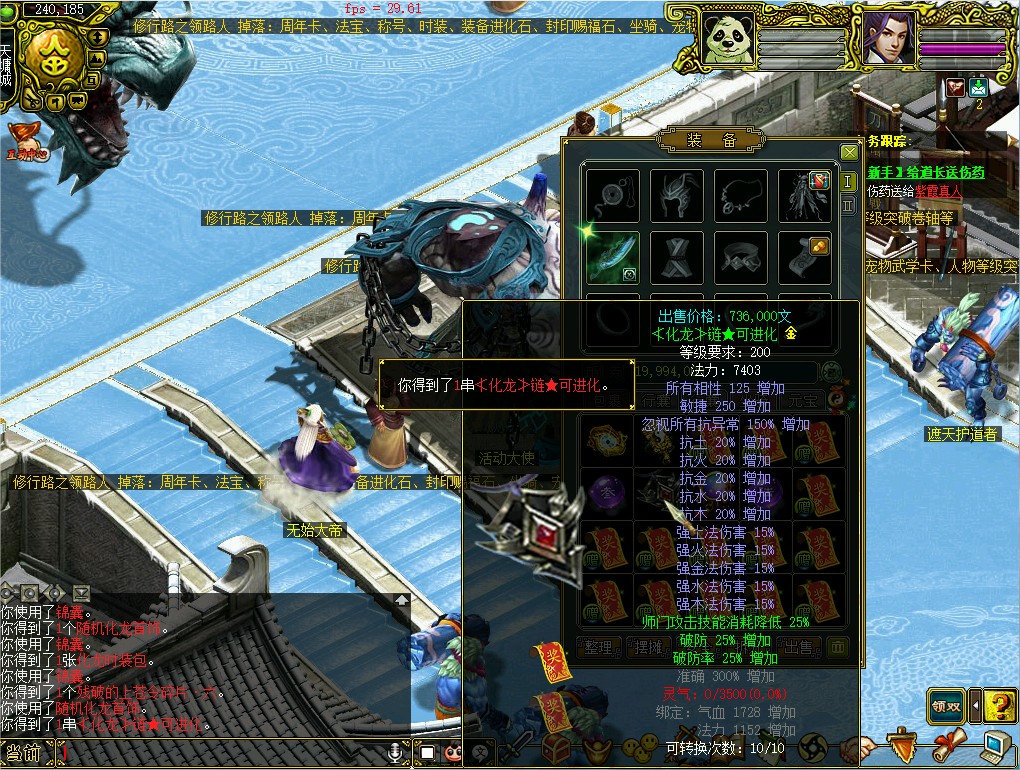The width and height of the screenshot is (1020, 770).
Task: Select the equipped glowing blade weapon slot
Action: [x=612, y=258]
